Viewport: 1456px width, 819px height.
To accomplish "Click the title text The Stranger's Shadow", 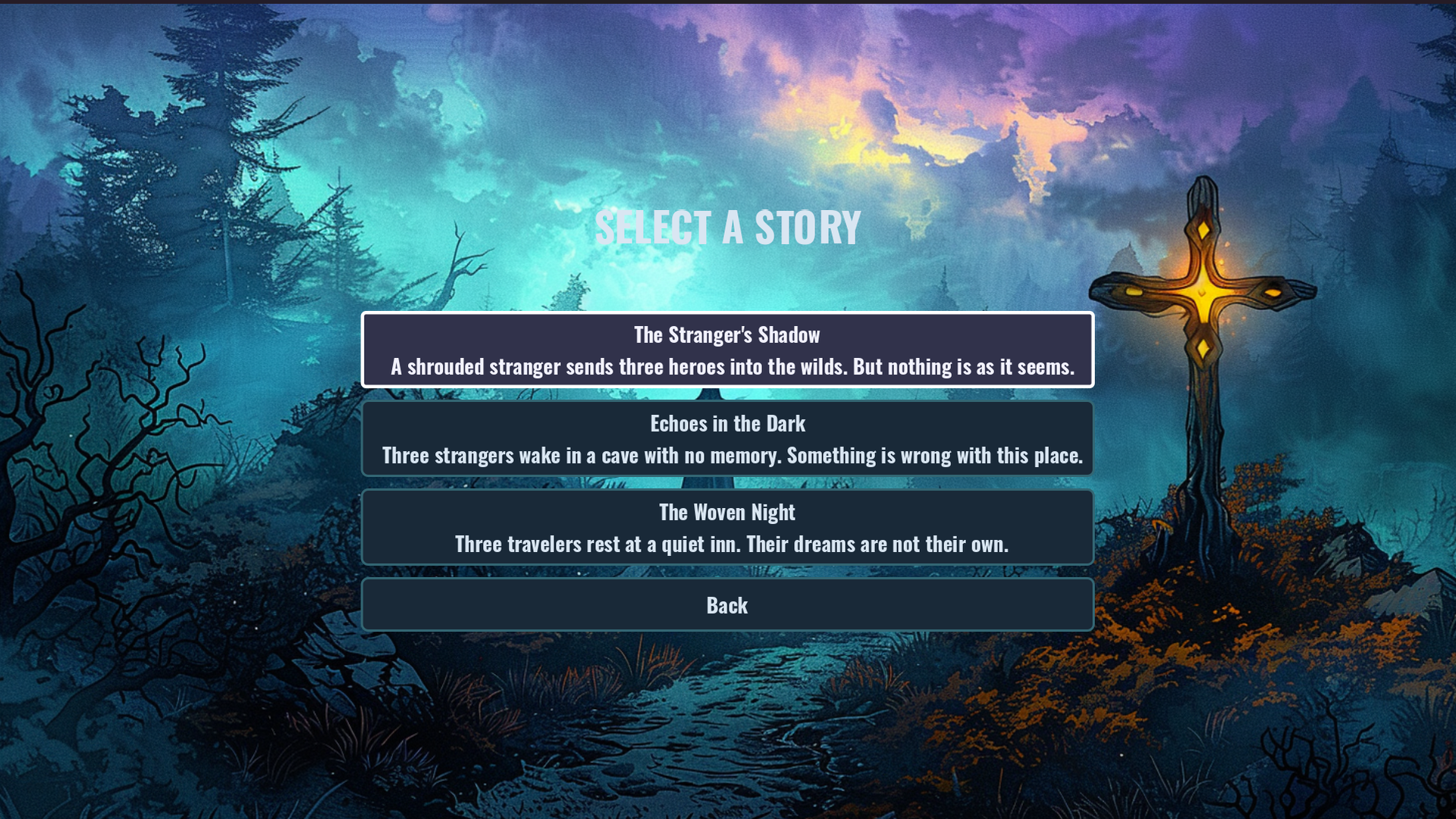I will click(726, 334).
